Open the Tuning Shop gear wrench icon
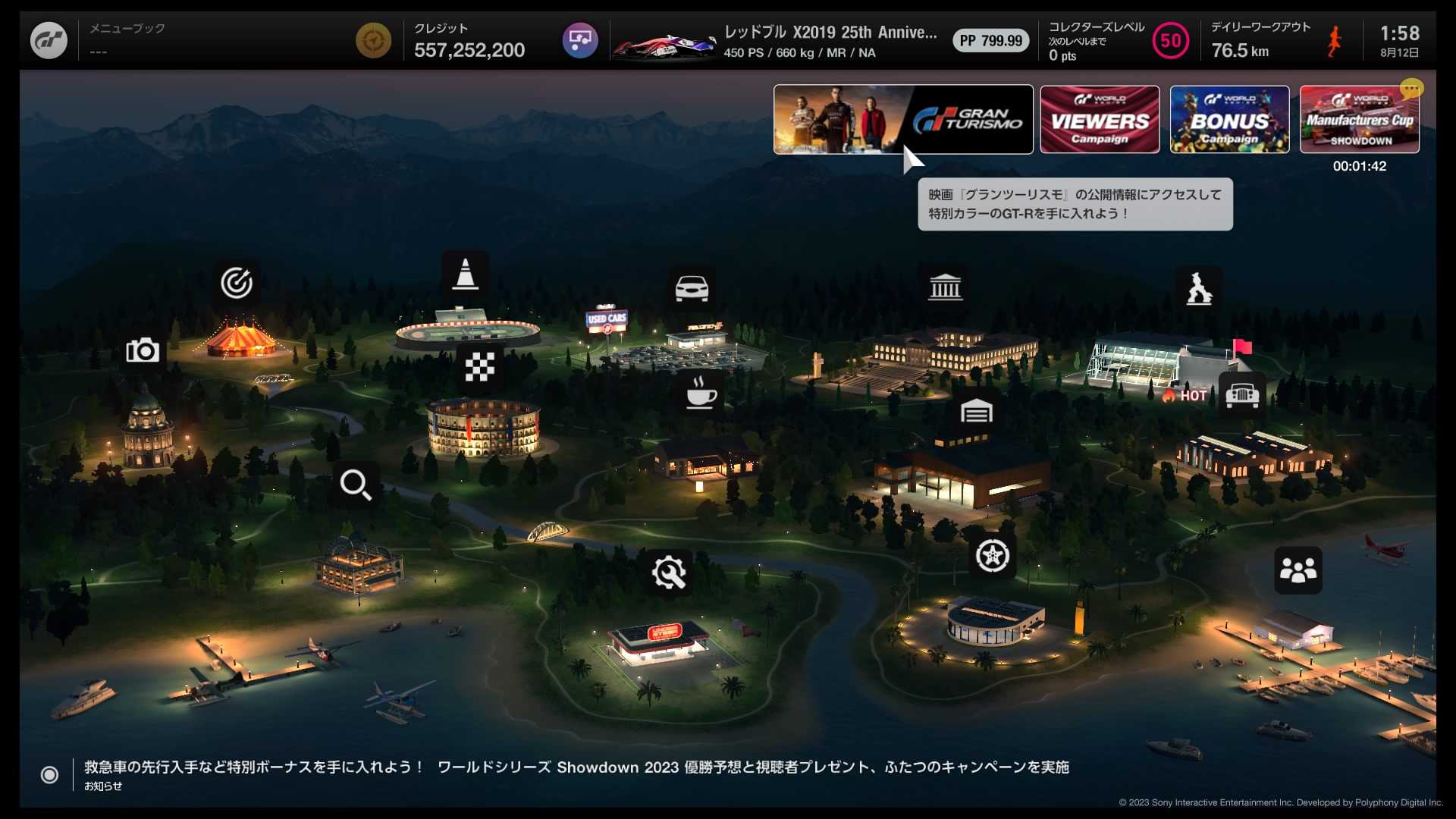 tap(669, 573)
